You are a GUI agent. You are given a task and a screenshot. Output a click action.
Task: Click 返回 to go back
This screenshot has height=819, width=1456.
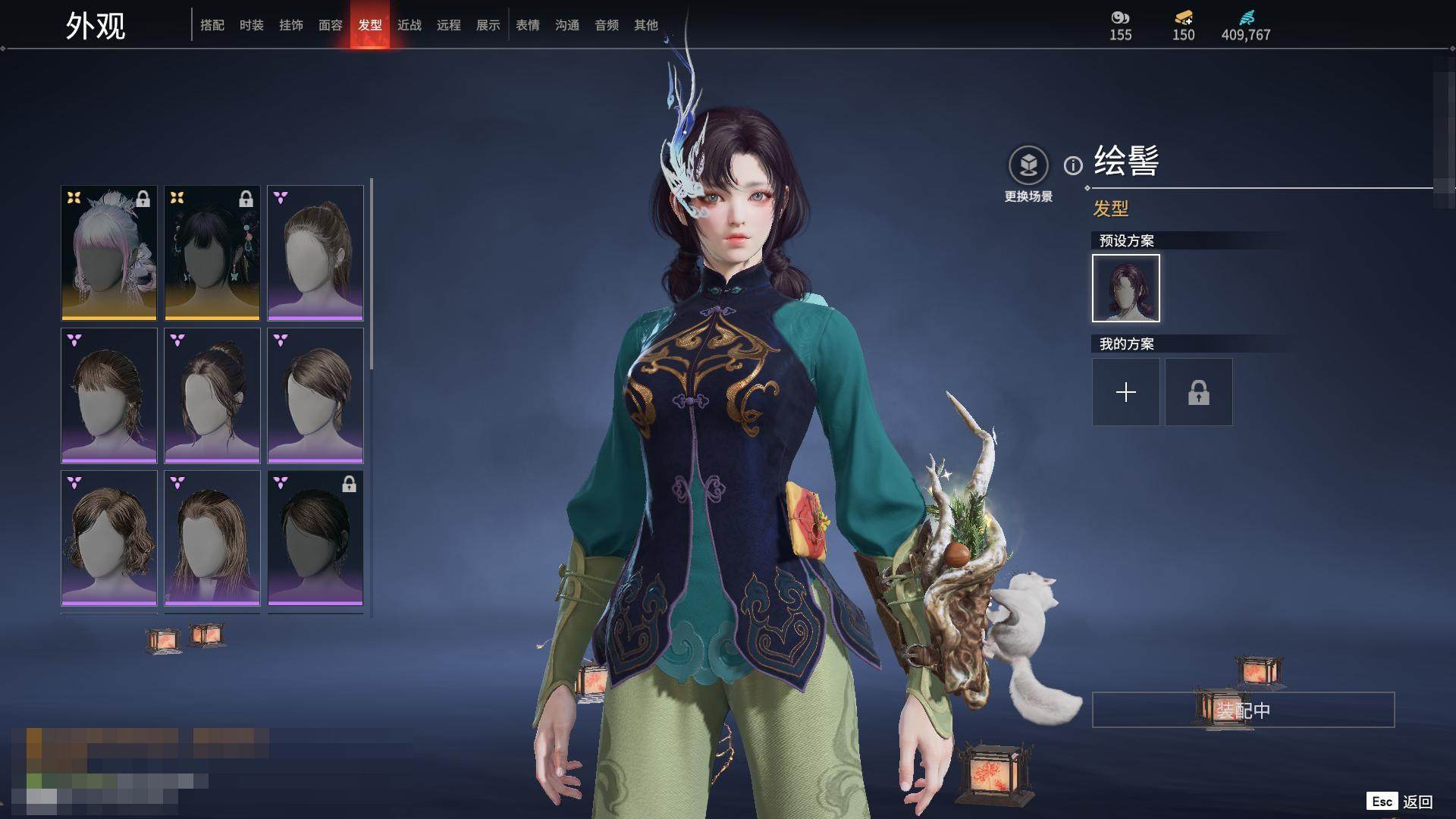pos(1417,802)
